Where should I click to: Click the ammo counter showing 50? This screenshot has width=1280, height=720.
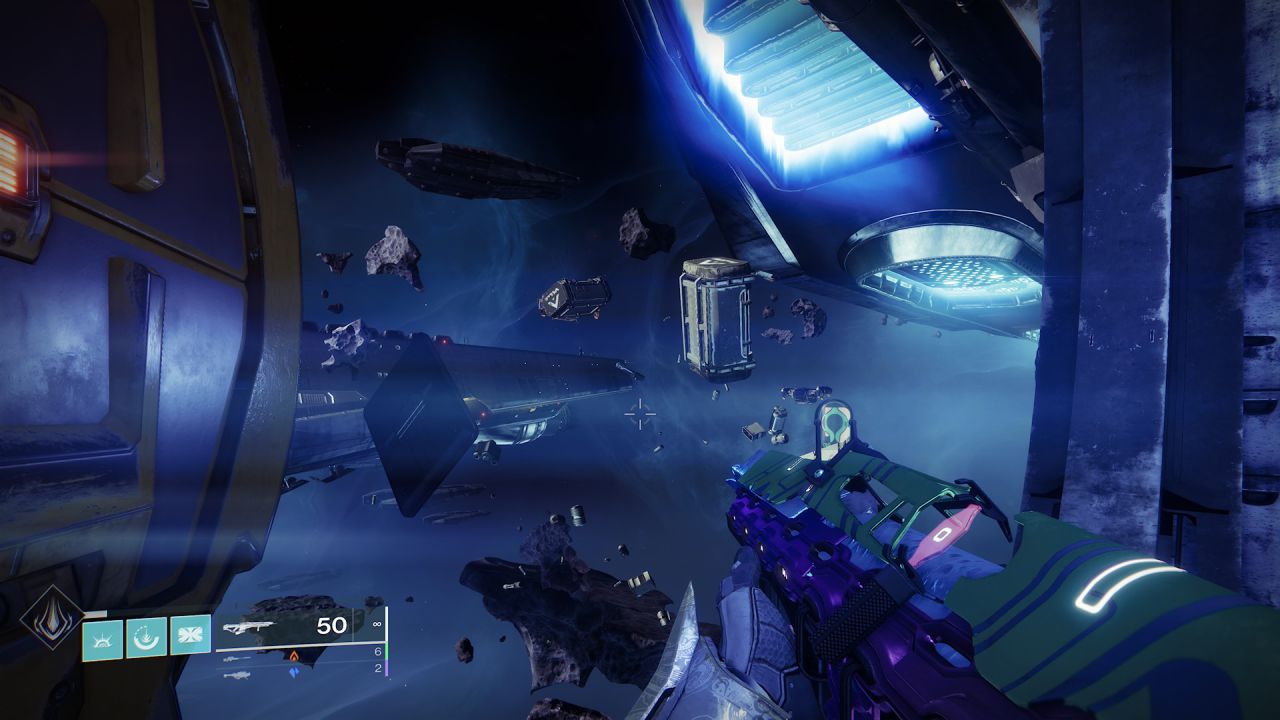[x=331, y=624]
